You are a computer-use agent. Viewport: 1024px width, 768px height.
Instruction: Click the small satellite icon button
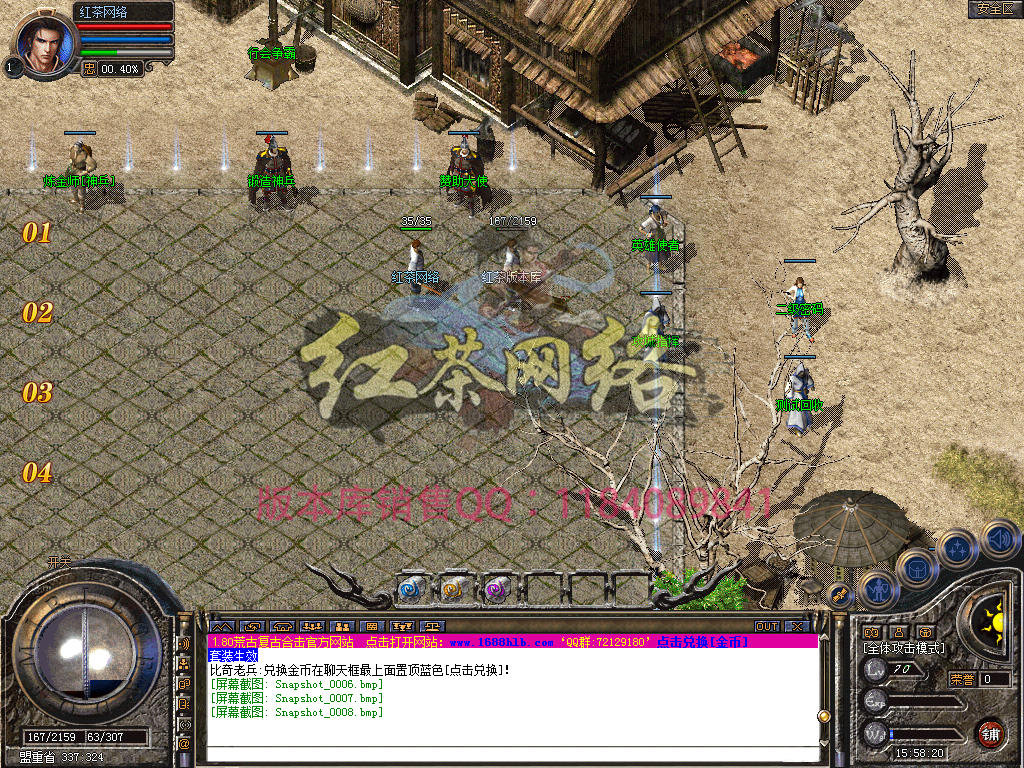(x=841, y=594)
